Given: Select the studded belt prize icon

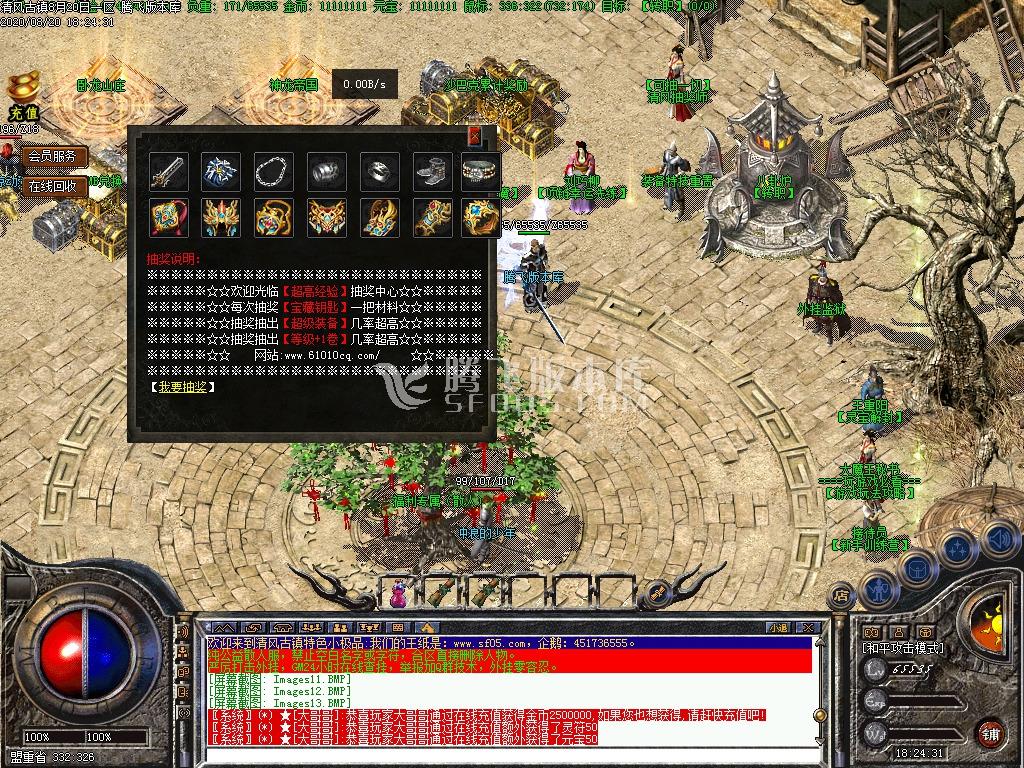Looking at the screenshot, I should tap(481, 171).
